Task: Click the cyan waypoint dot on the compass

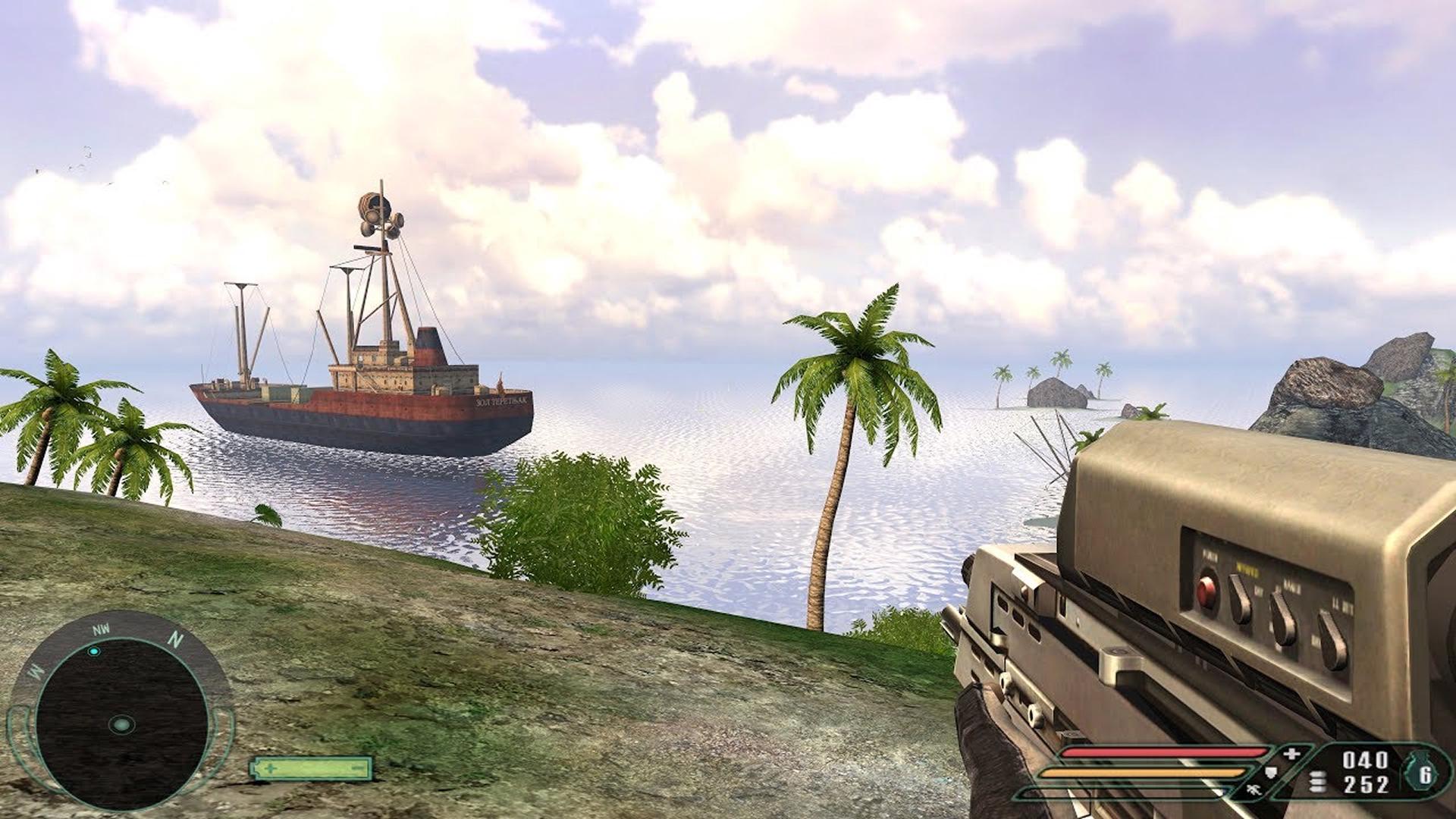Action: point(94,652)
